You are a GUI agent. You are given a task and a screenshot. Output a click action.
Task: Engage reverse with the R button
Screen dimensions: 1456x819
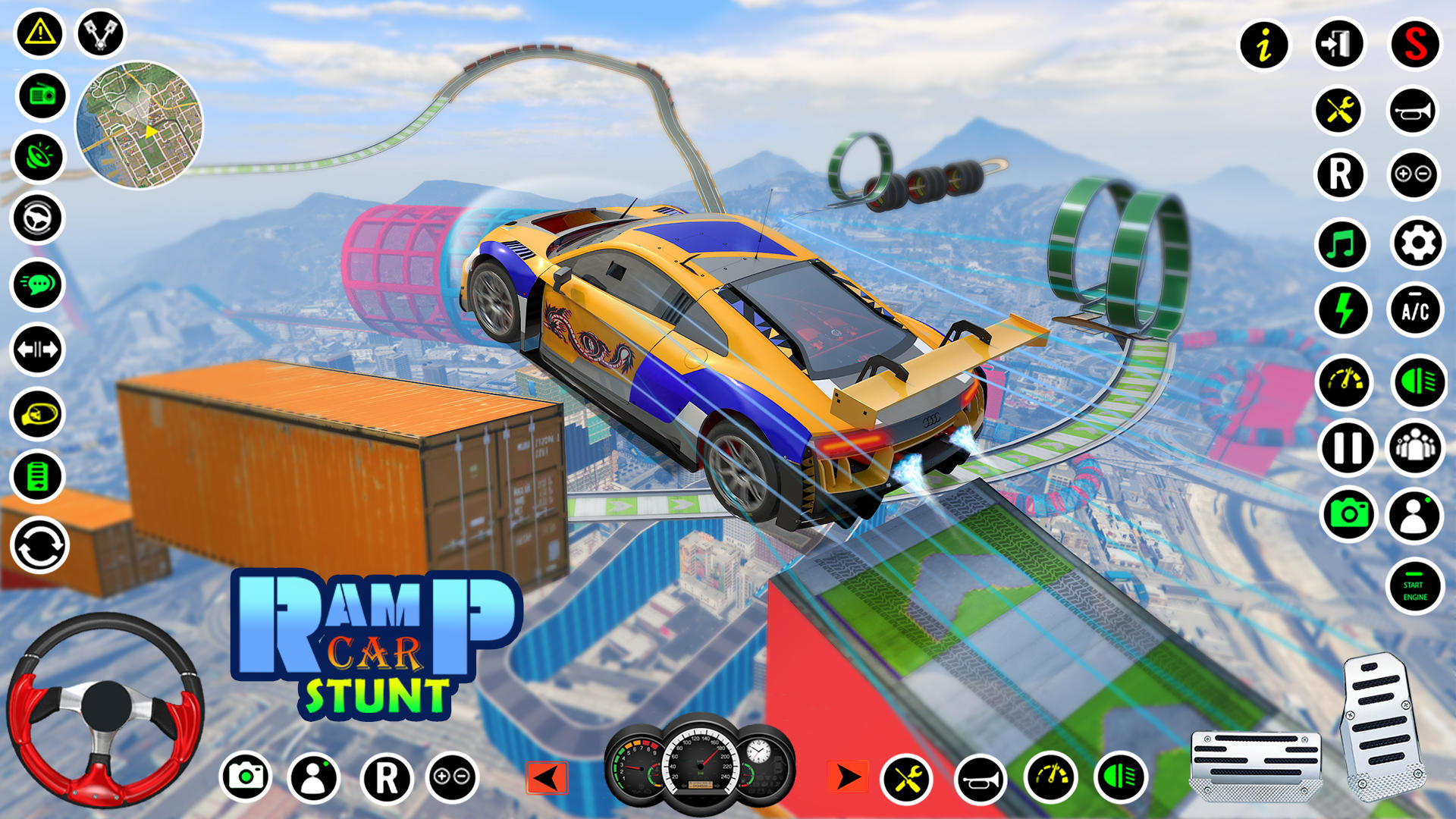1343,176
